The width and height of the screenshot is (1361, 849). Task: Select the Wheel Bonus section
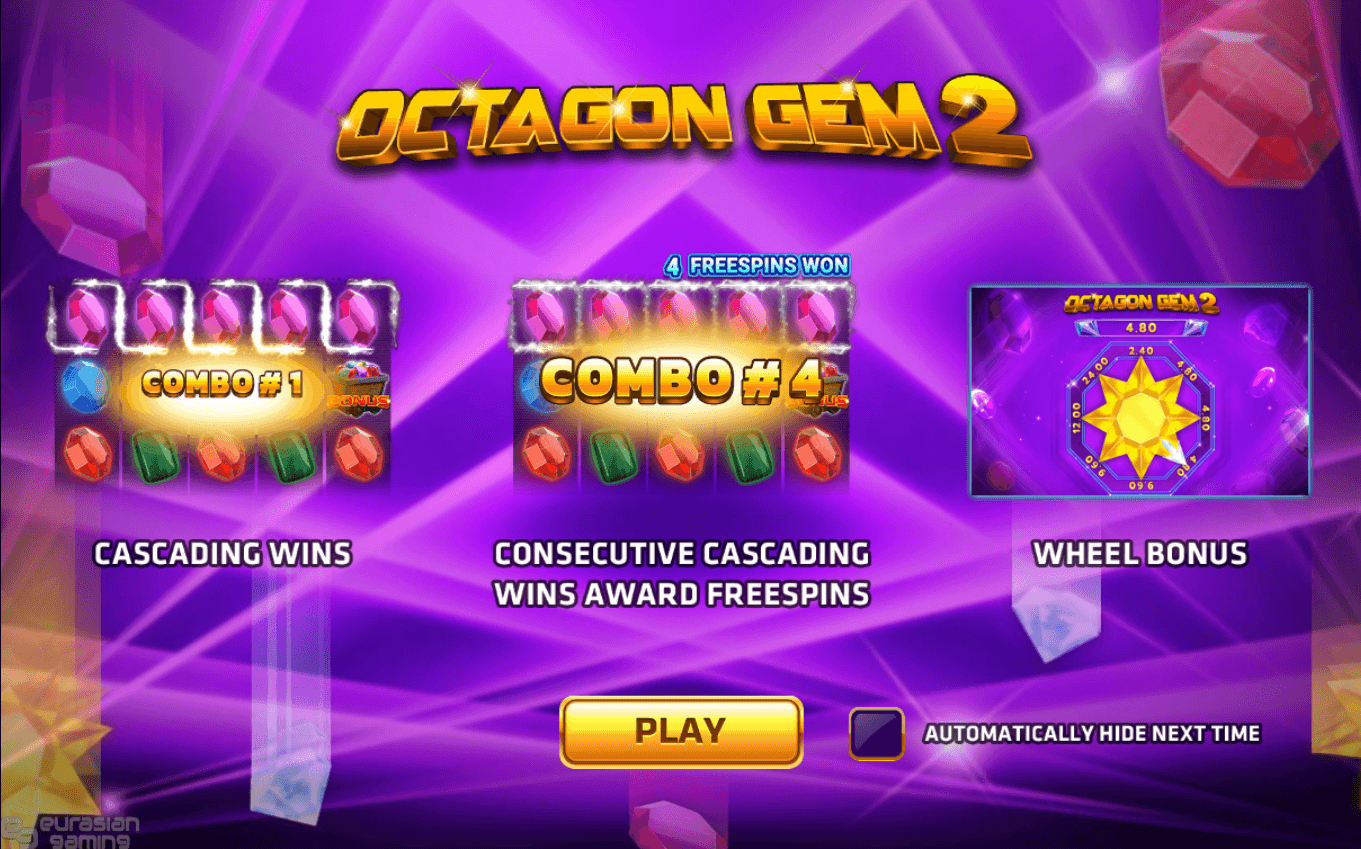1140,553
